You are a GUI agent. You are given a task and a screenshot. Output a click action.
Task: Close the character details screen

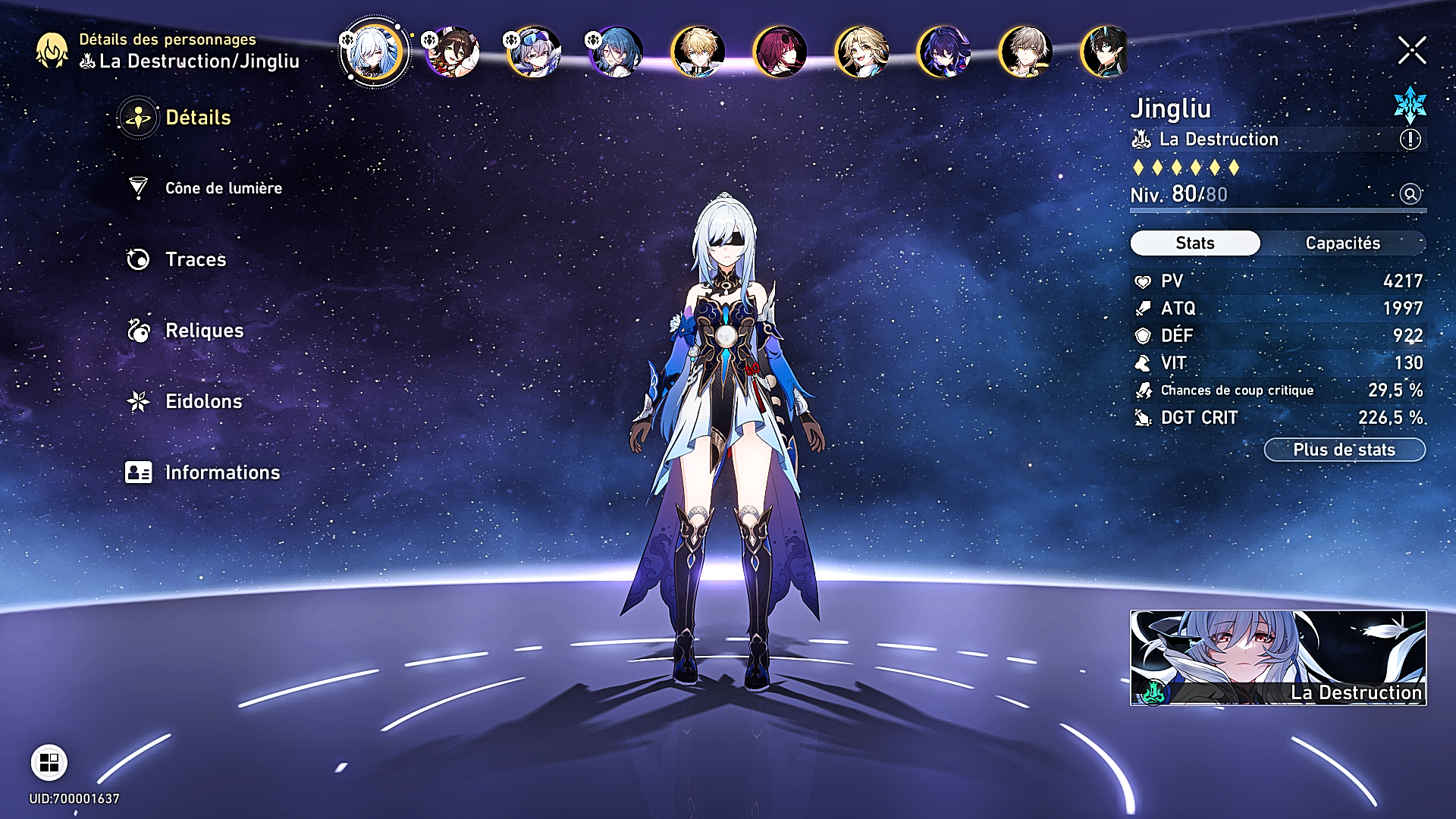pyautogui.click(x=1411, y=51)
